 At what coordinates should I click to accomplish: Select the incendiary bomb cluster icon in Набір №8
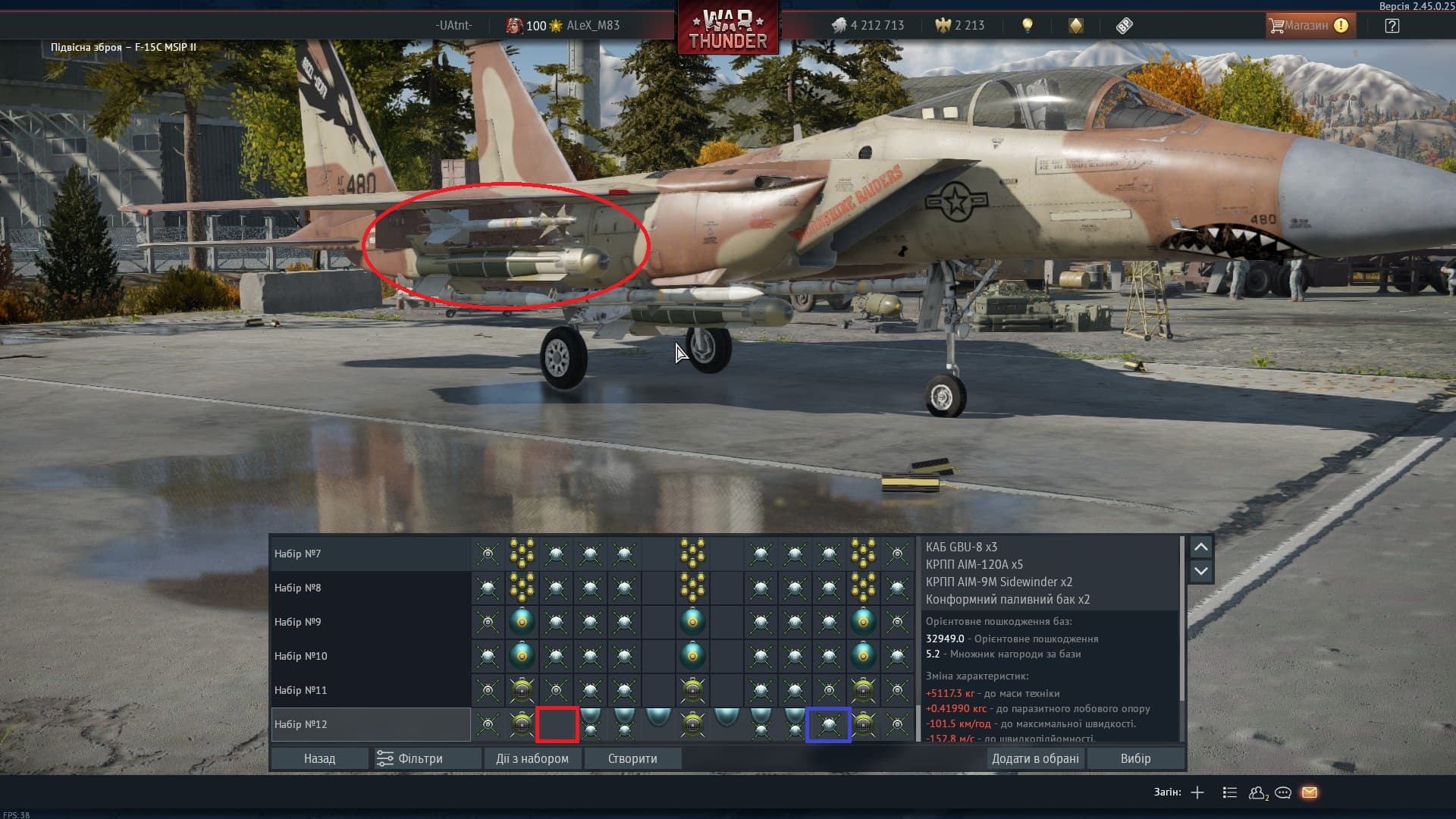coord(522,588)
